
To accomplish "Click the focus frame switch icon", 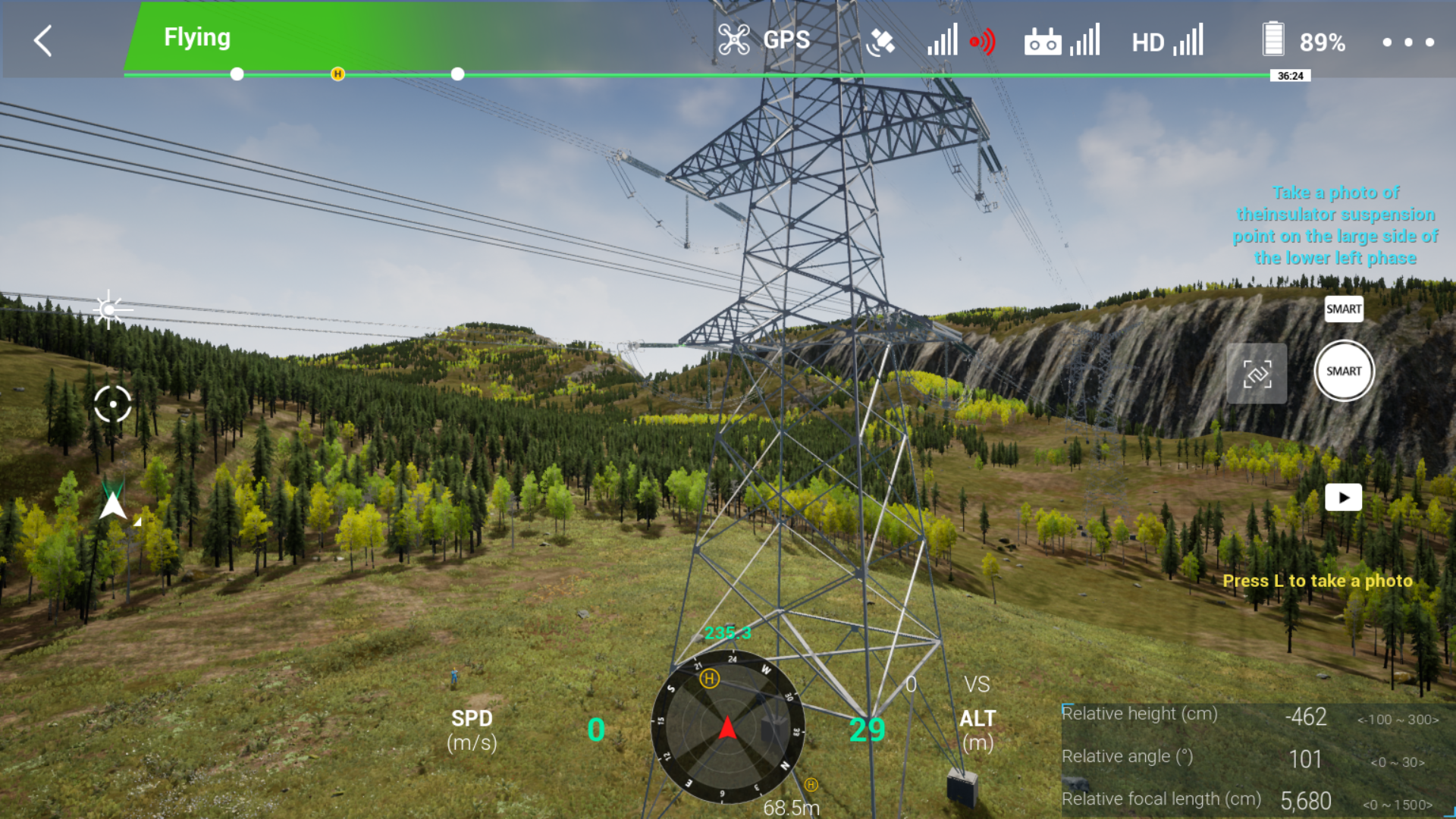I will [1257, 373].
